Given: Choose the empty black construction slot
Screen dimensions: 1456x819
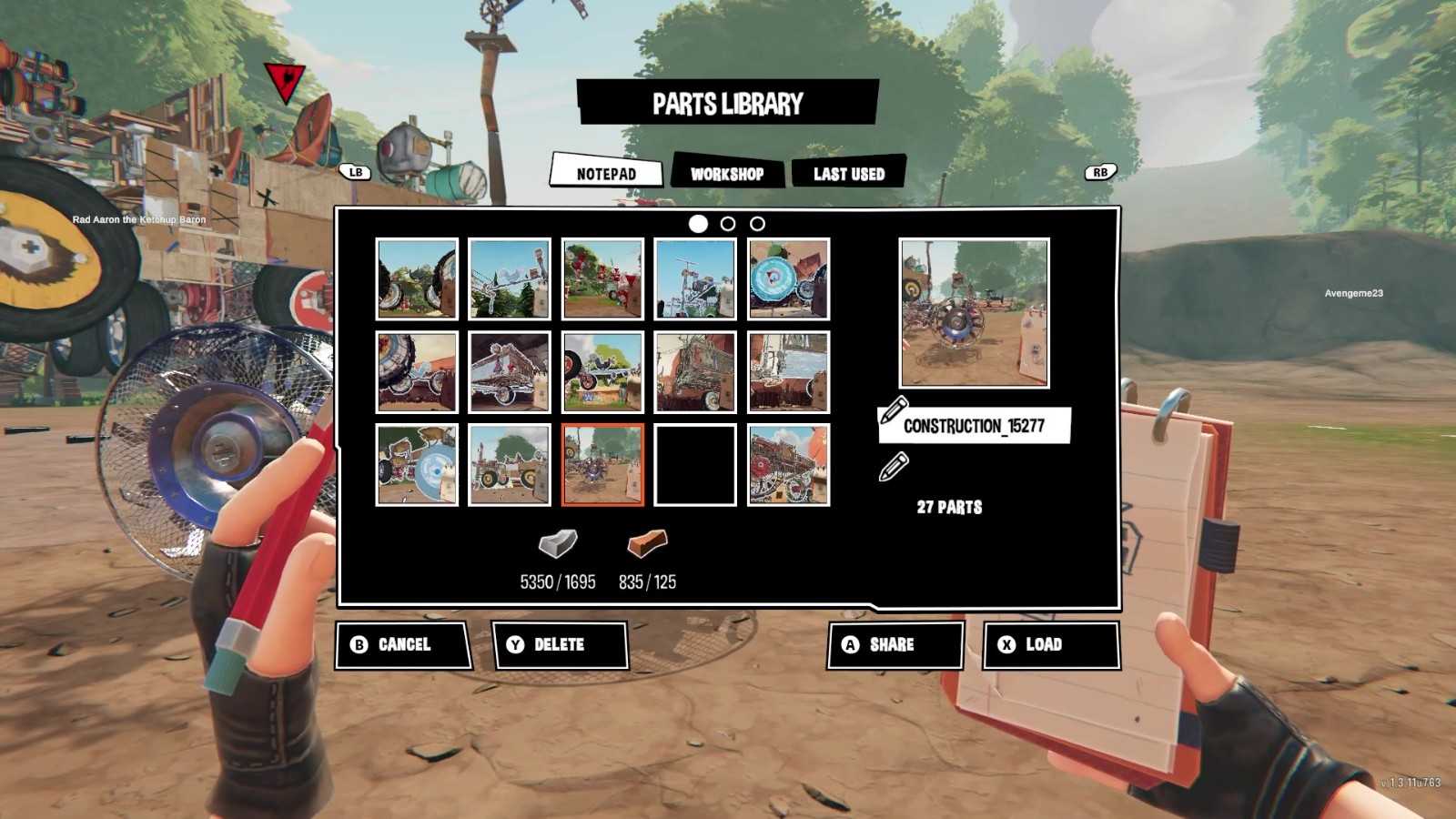Looking at the screenshot, I should [x=695, y=464].
